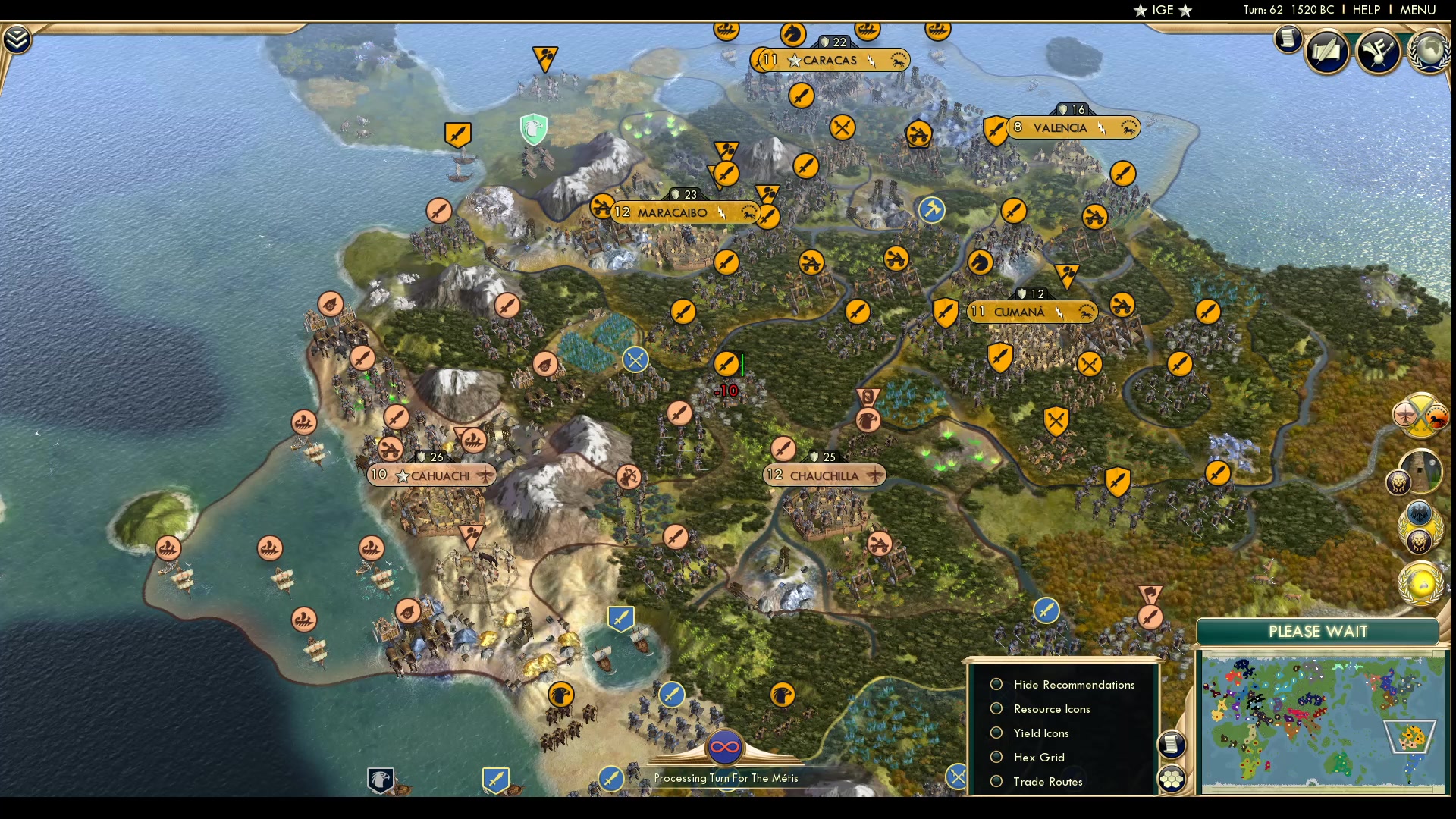Toggle Hex Grid display on

coord(996,757)
